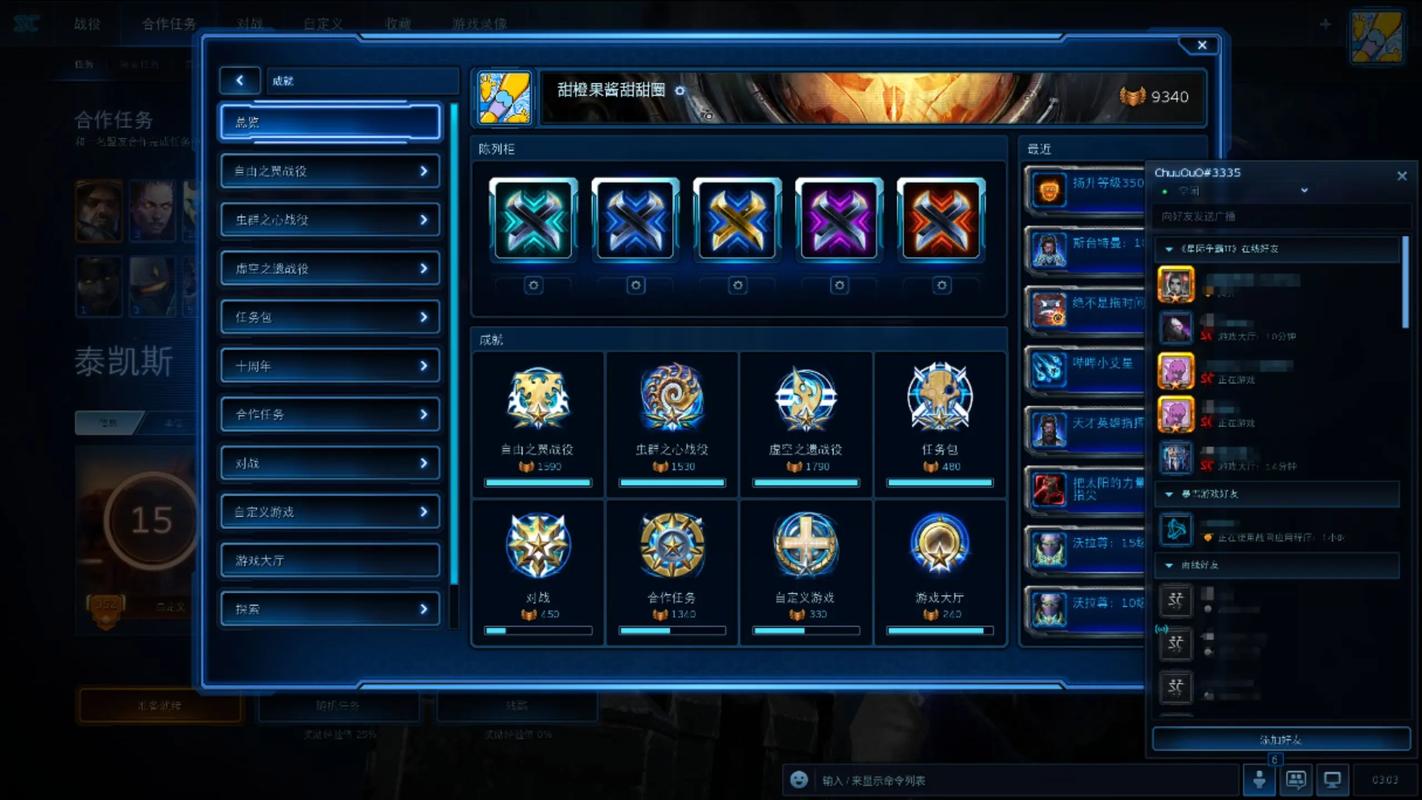The height and width of the screenshot is (800, 1422).
Task: Focus the chat command input box
Action: click(1020, 780)
